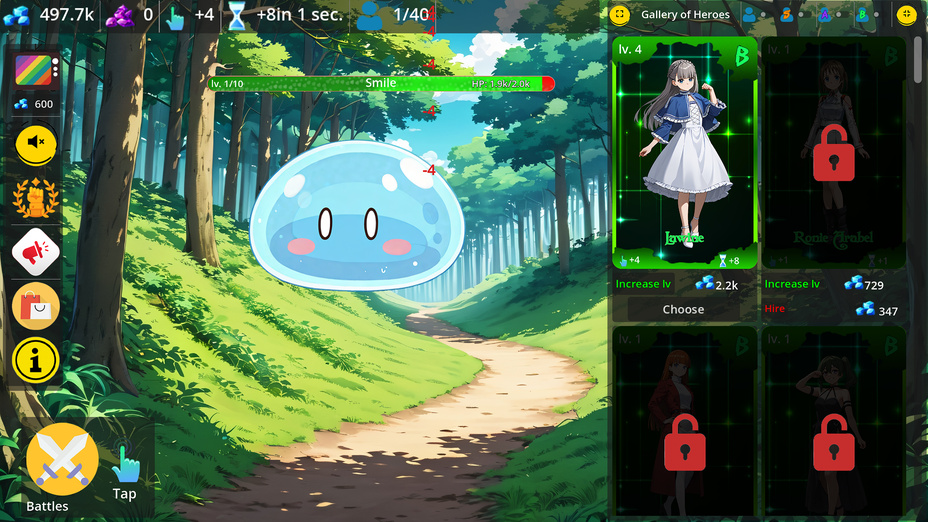Screen dimensions: 928x522
Task: Open the laurel fist achievements icon
Action: pos(36,198)
